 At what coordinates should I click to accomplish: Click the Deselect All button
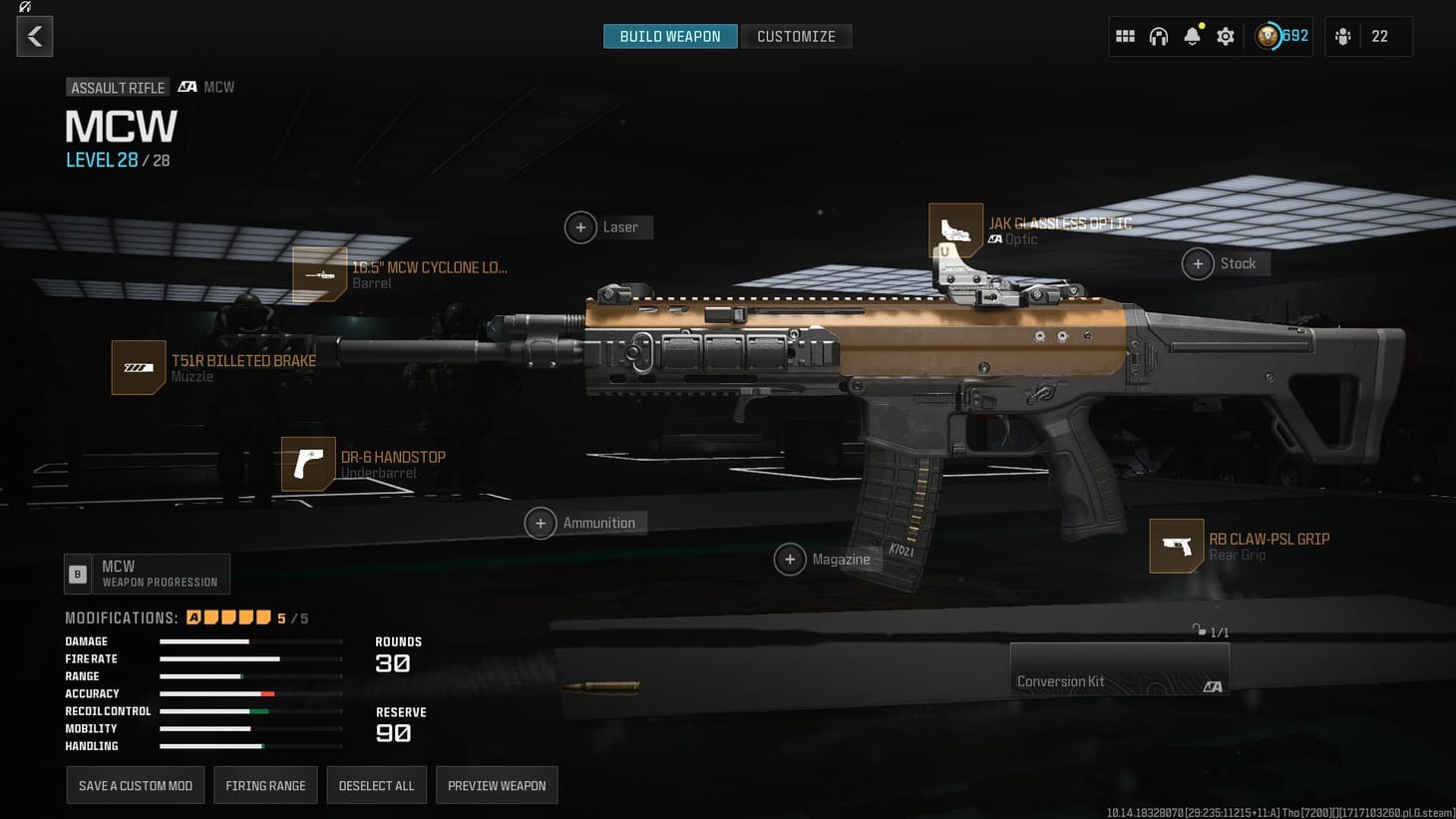[376, 785]
